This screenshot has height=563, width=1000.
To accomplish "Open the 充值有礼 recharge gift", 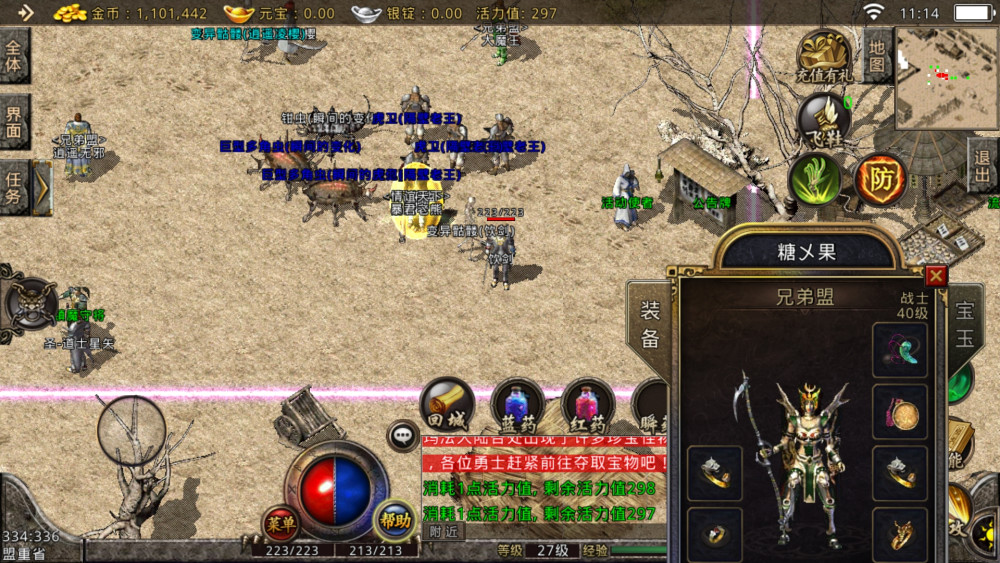I will point(825,56).
